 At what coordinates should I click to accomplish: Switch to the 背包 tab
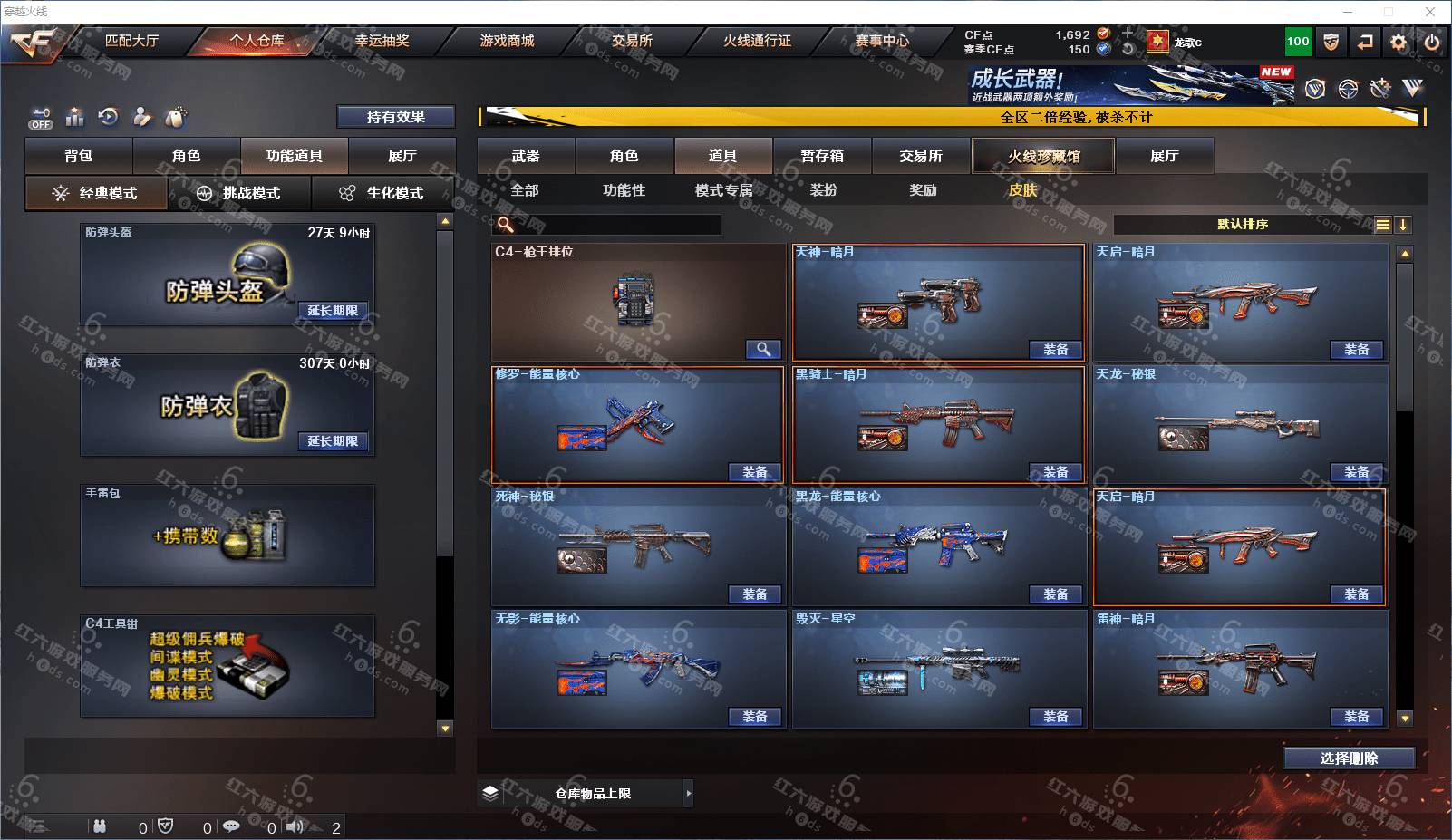pos(79,156)
